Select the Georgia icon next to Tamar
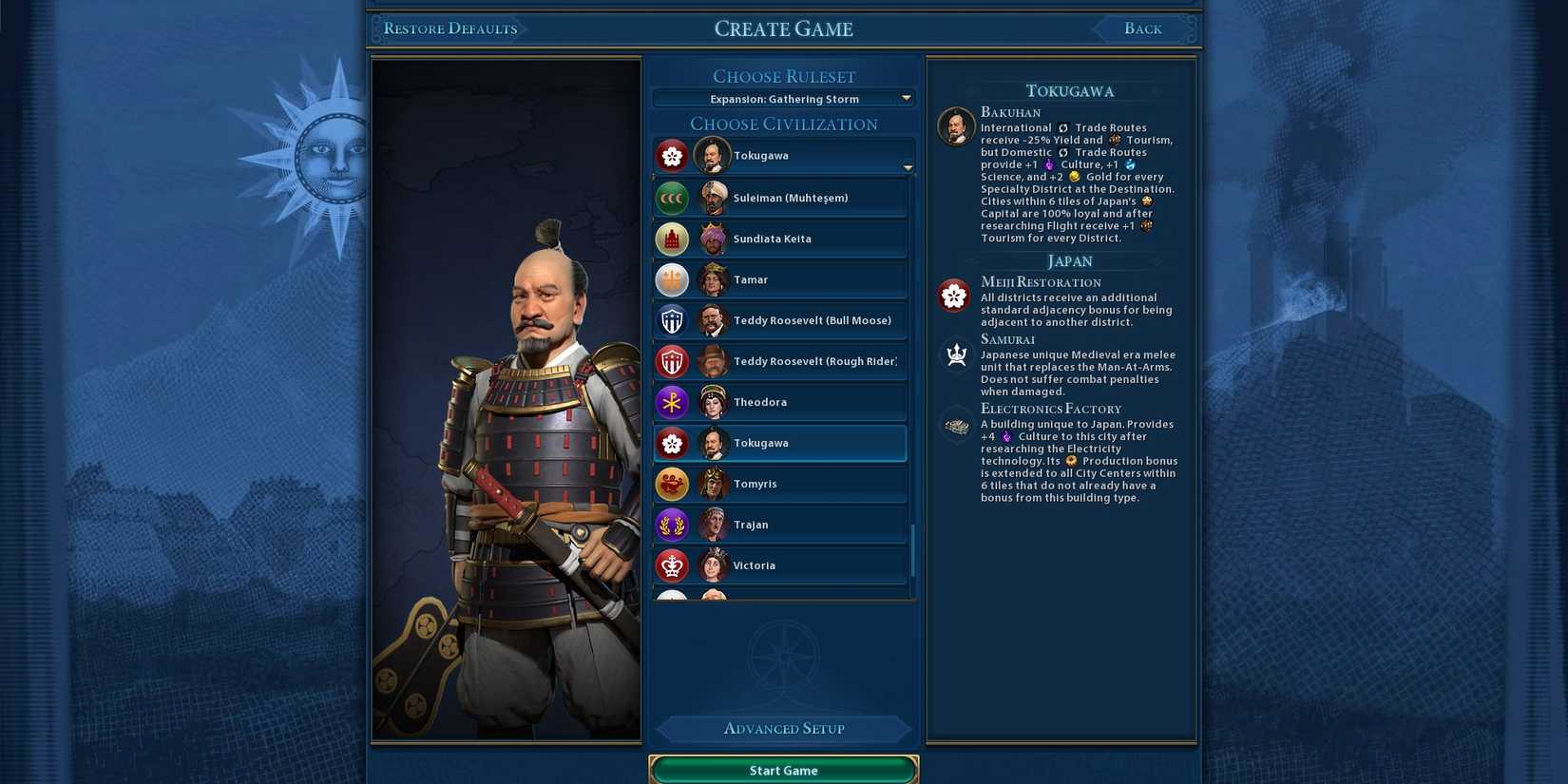The image size is (1568, 784). pos(673,279)
